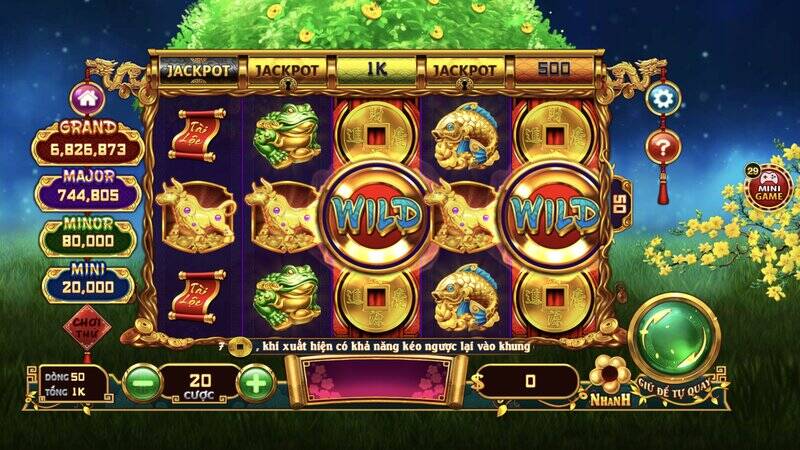
Task: Toggle the Chơi Thử trial mode sign
Action: click(x=87, y=330)
